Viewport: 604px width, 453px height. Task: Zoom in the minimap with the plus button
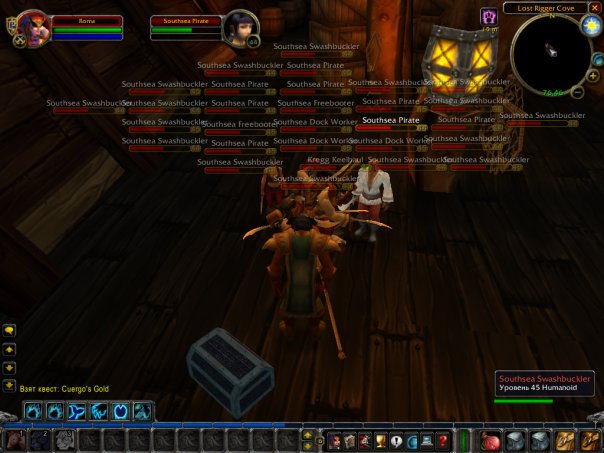pyautogui.click(x=593, y=75)
